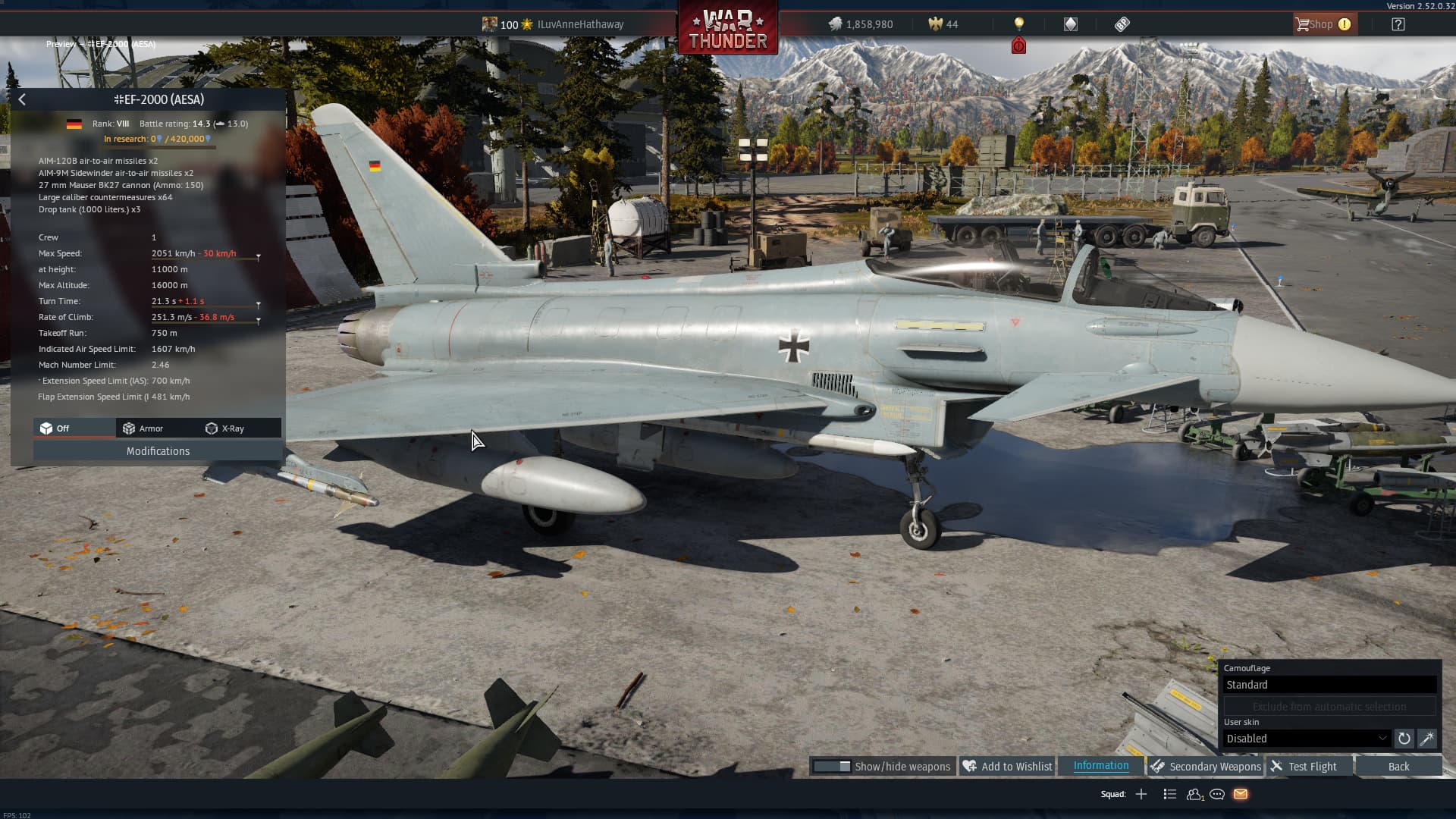Open the Modifications panel
This screenshot has width=1456, height=819.
(158, 451)
